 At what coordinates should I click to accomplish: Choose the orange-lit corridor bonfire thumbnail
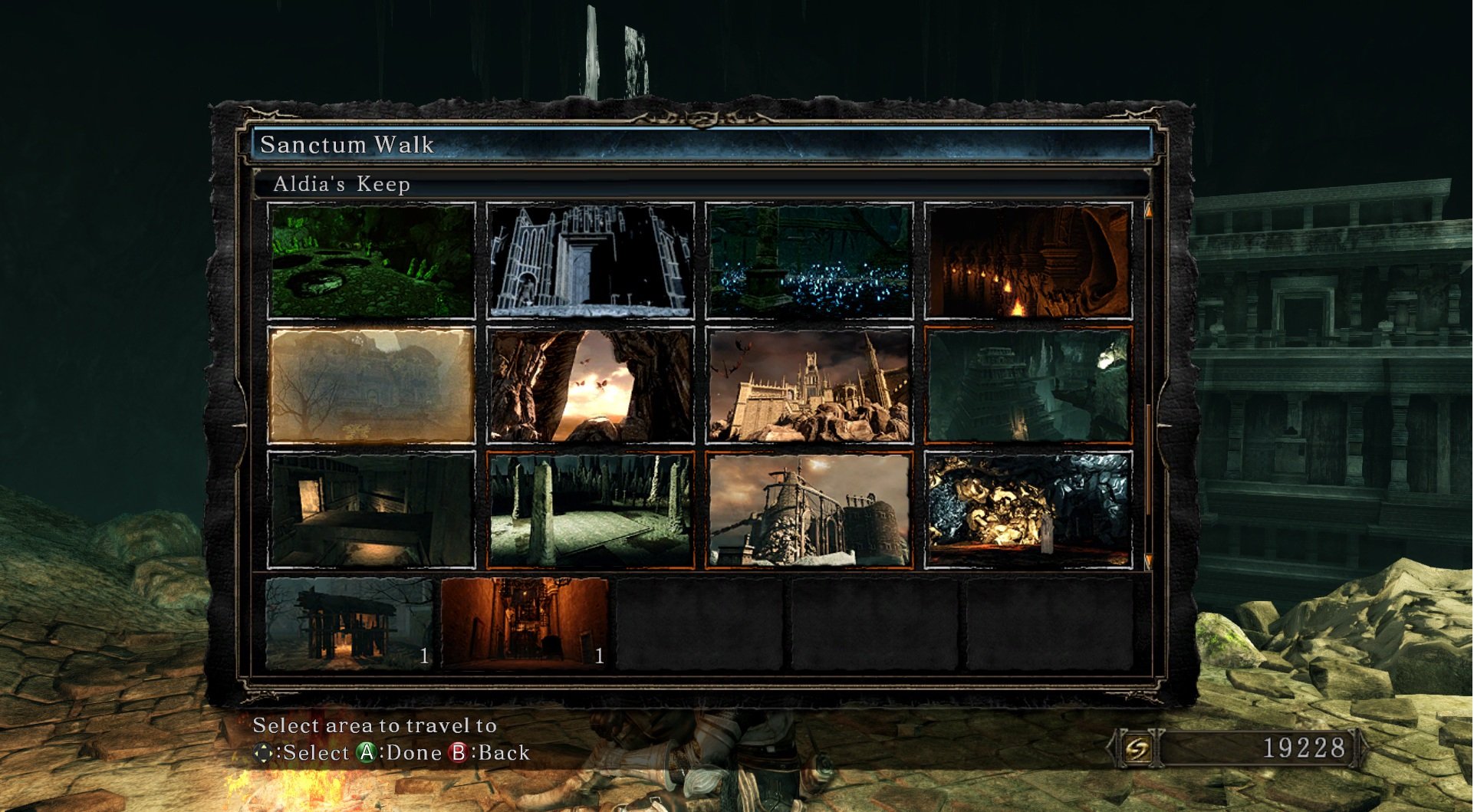[x=525, y=623]
